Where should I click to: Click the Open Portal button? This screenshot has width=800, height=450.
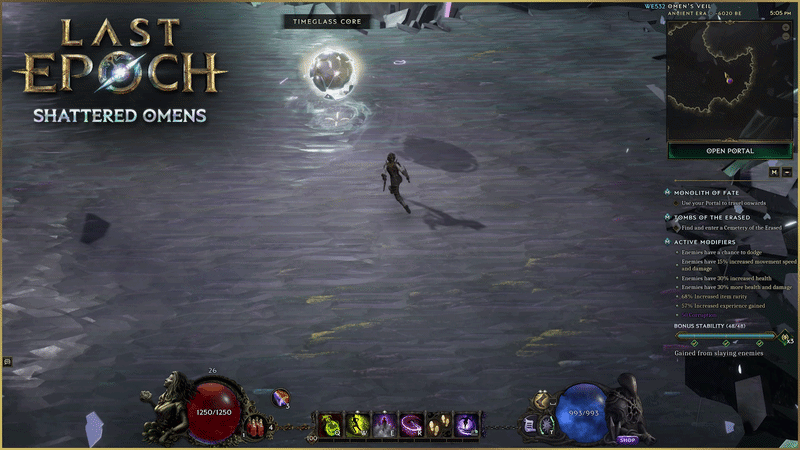click(730, 151)
